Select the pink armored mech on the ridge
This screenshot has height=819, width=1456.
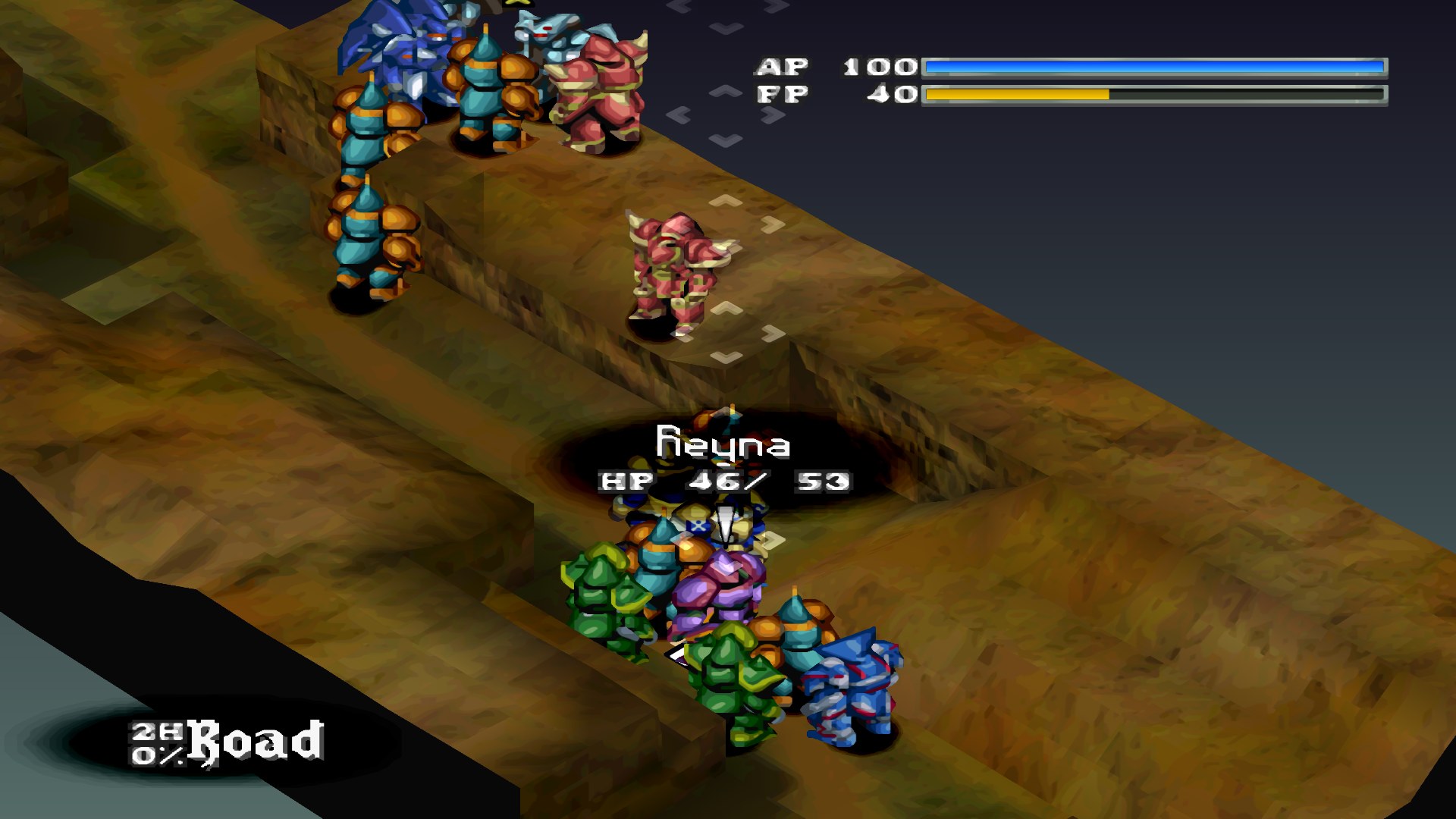671,265
